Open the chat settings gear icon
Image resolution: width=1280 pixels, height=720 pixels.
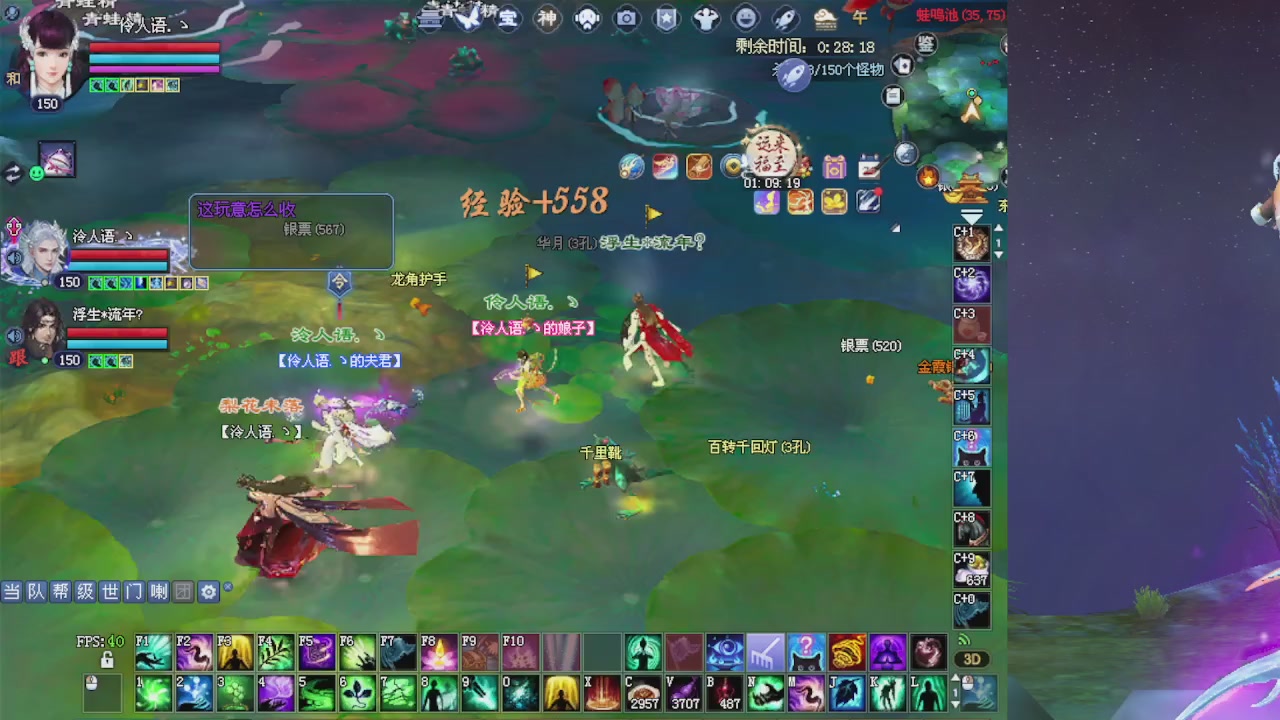(x=208, y=592)
